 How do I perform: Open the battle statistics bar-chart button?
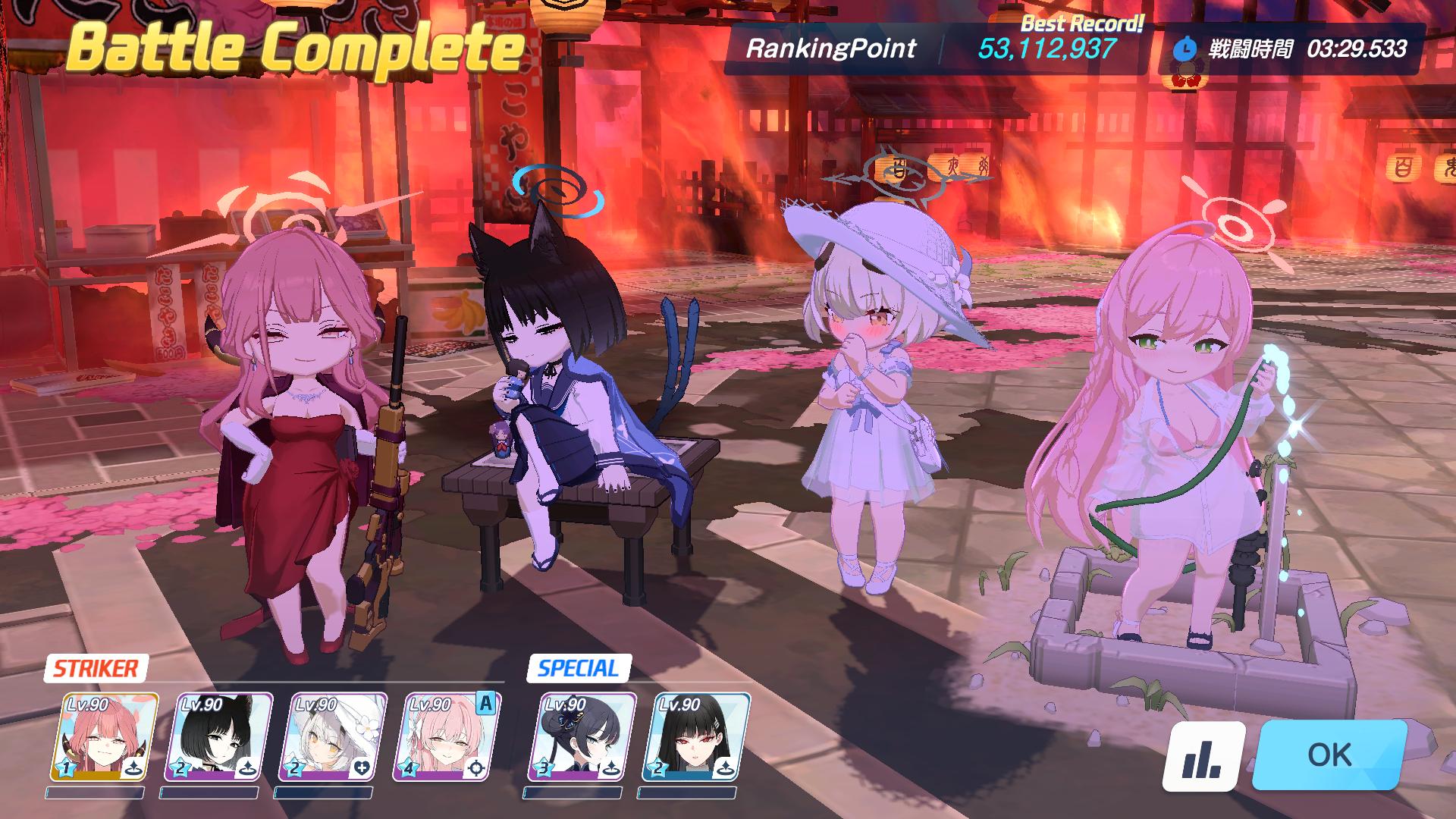[x=1203, y=756]
